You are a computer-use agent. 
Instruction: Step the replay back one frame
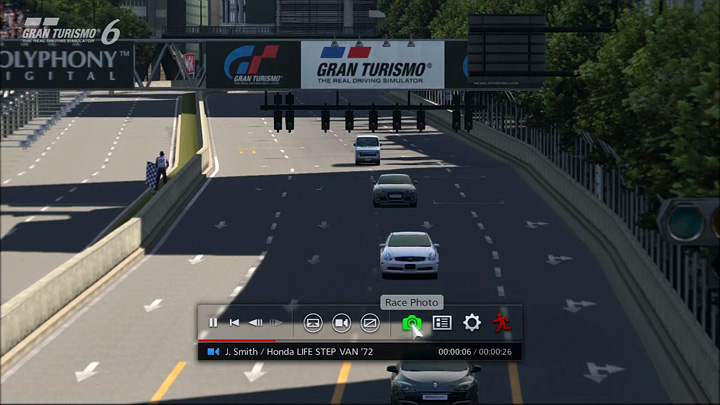coord(255,322)
